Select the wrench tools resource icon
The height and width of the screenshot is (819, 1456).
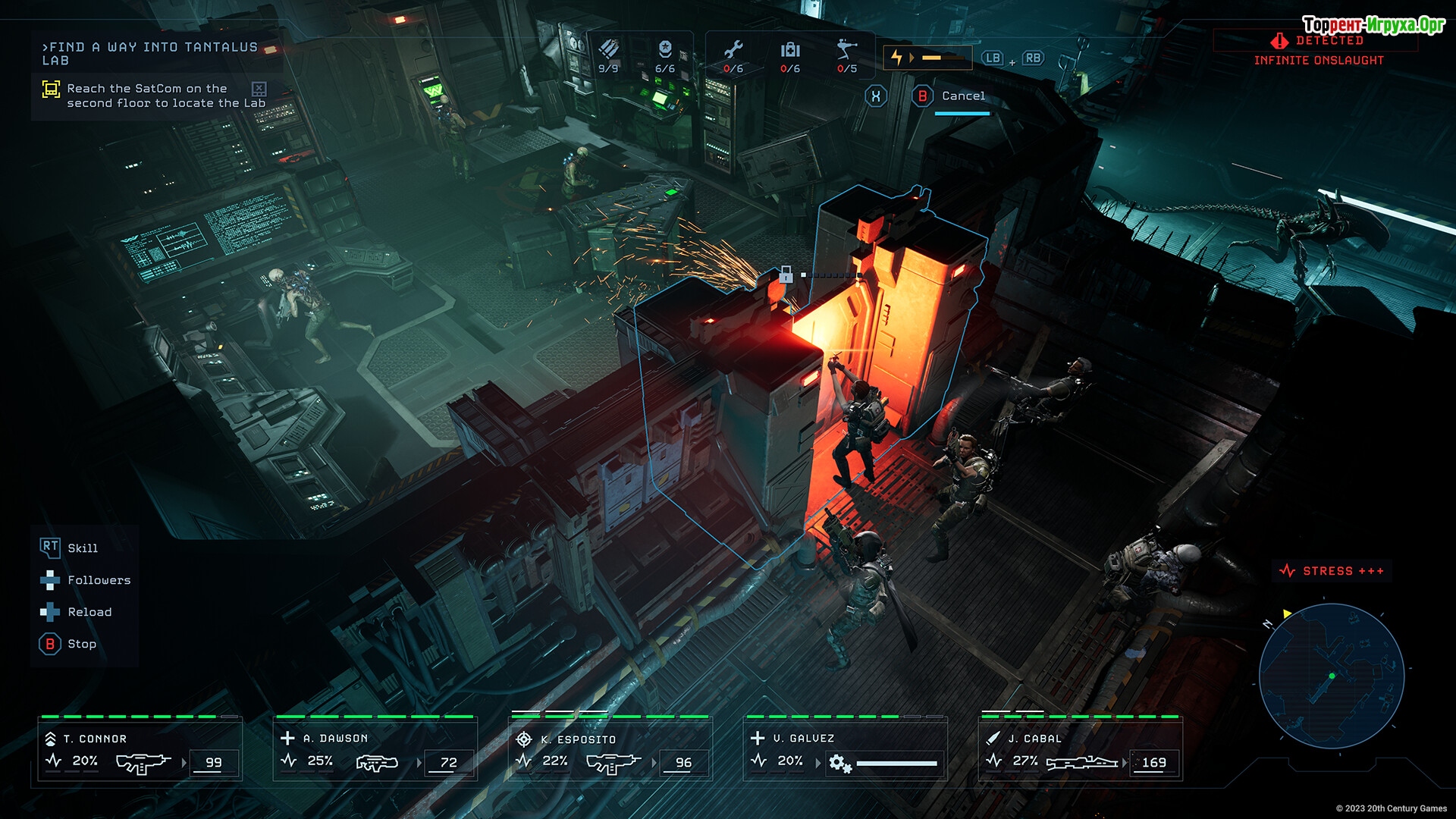click(733, 52)
